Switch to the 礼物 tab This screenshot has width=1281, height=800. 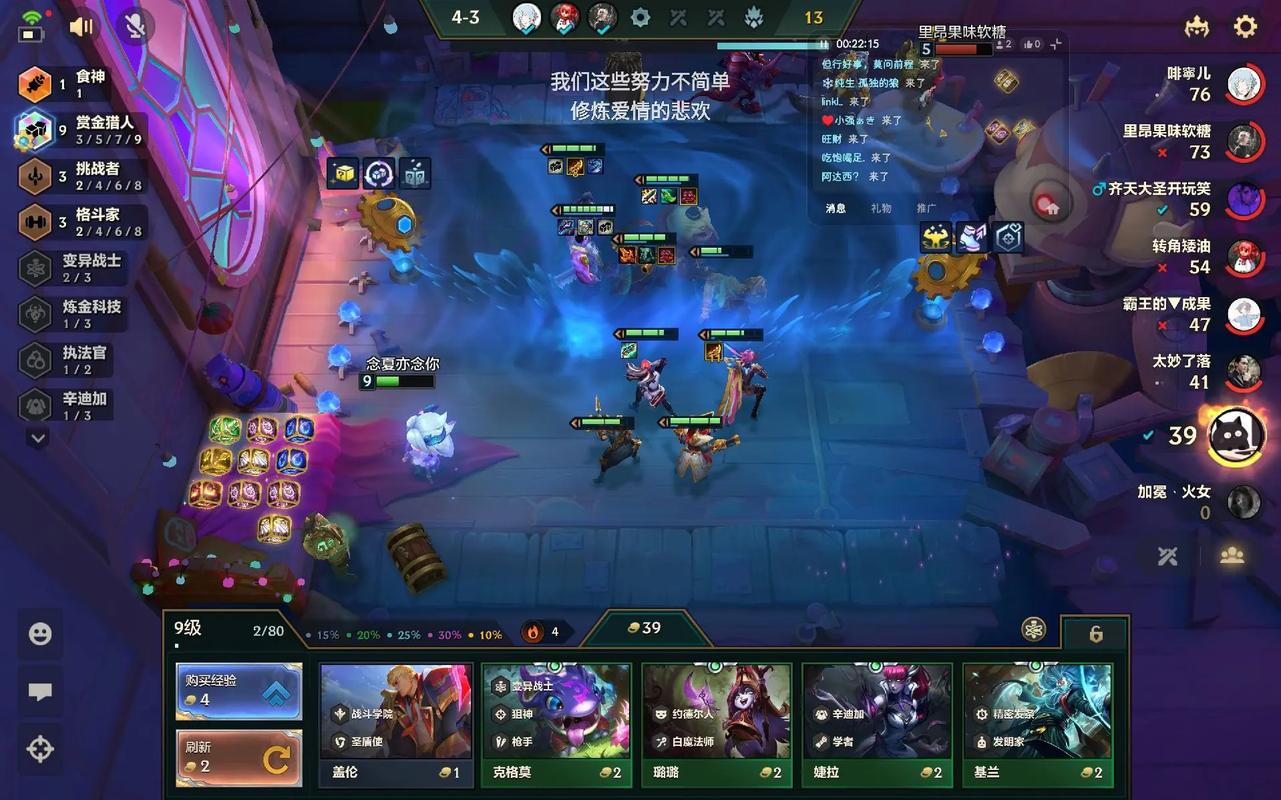click(881, 208)
